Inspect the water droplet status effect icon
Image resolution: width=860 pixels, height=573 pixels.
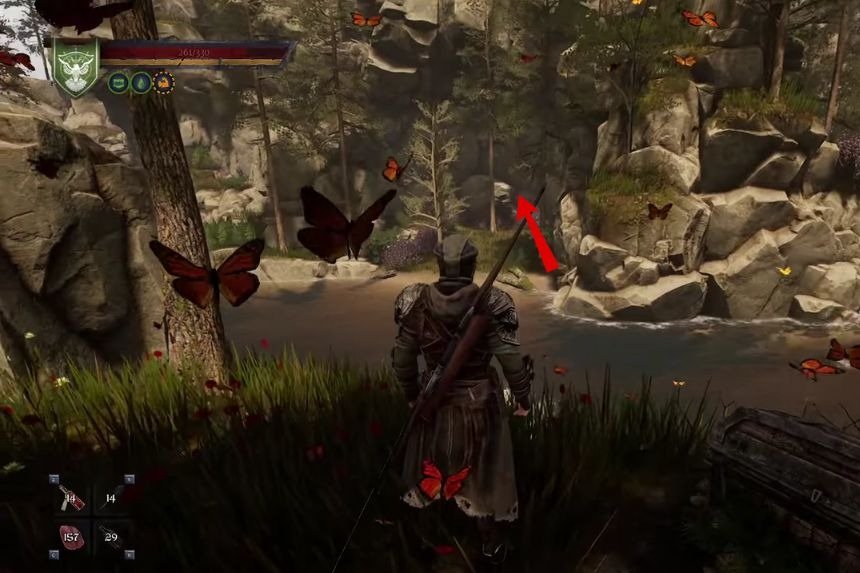coord(141,83)
